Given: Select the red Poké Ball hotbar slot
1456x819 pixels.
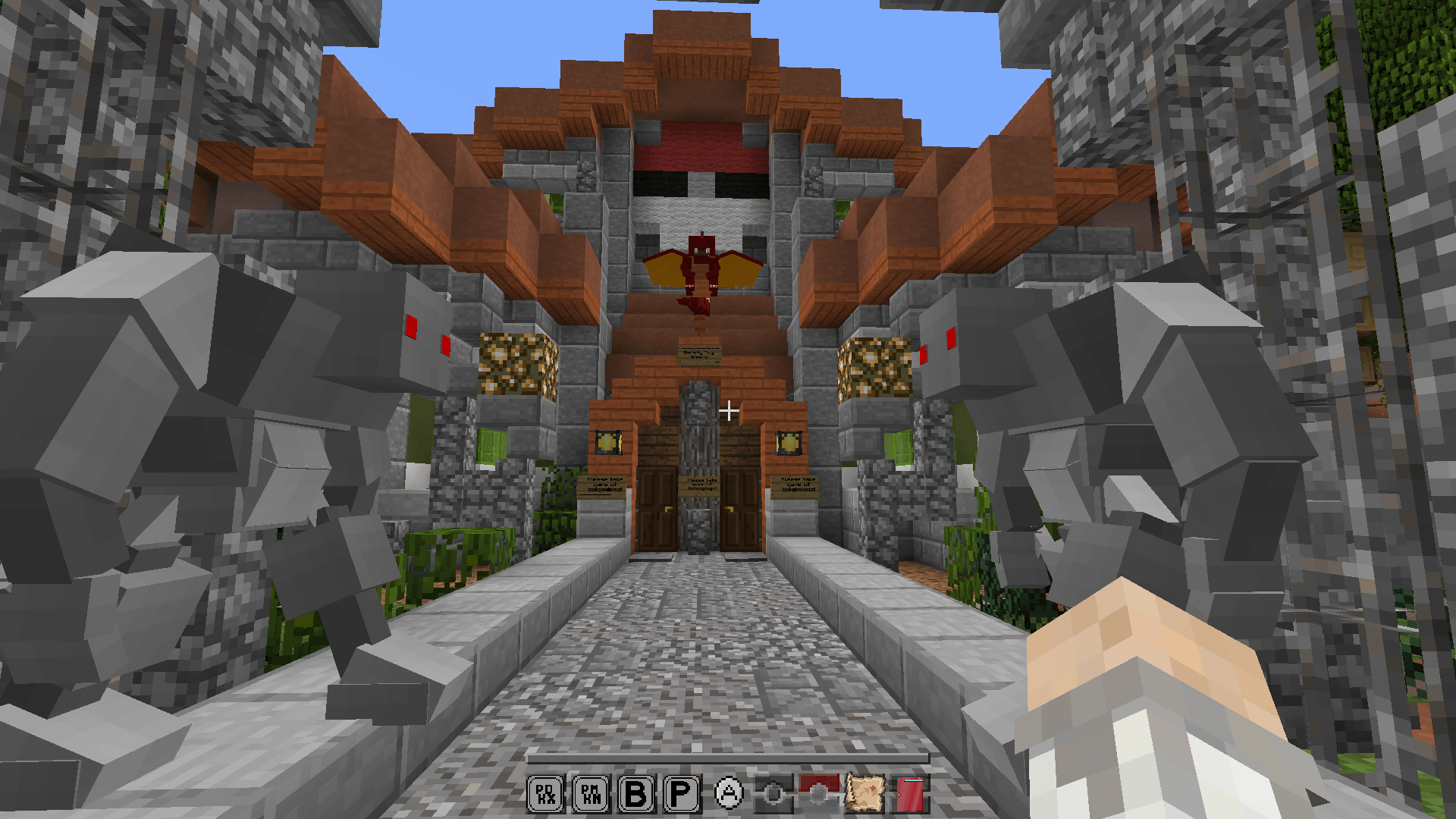Looking at the screenshot, I should 819,792.
